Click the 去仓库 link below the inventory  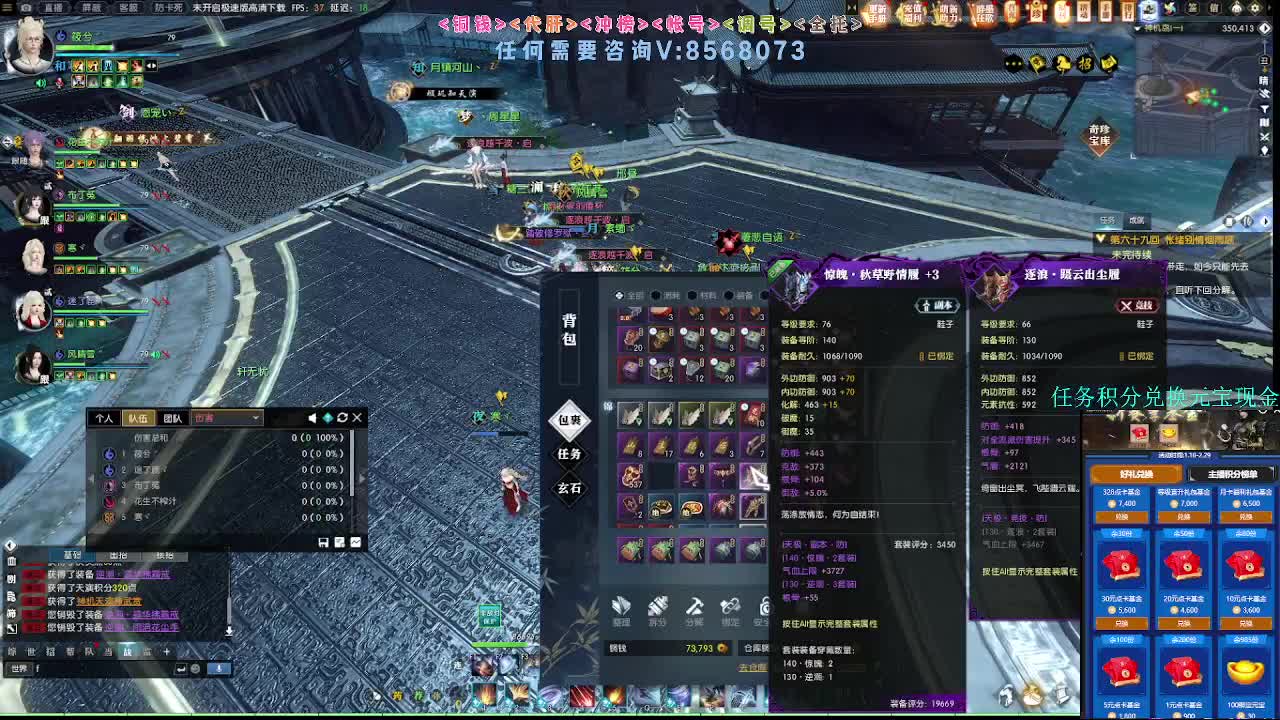[753, 667]
